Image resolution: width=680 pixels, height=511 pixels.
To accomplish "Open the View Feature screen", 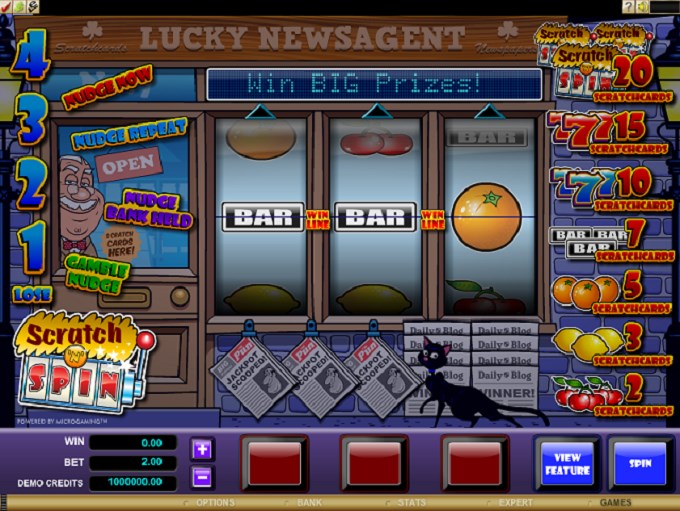I will point(567,464).
